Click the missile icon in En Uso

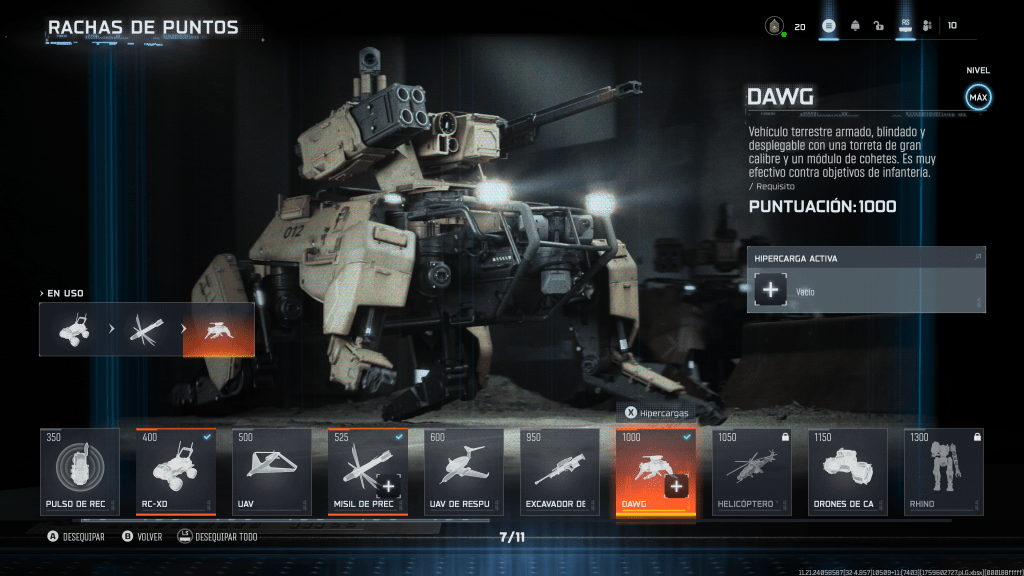147,330
